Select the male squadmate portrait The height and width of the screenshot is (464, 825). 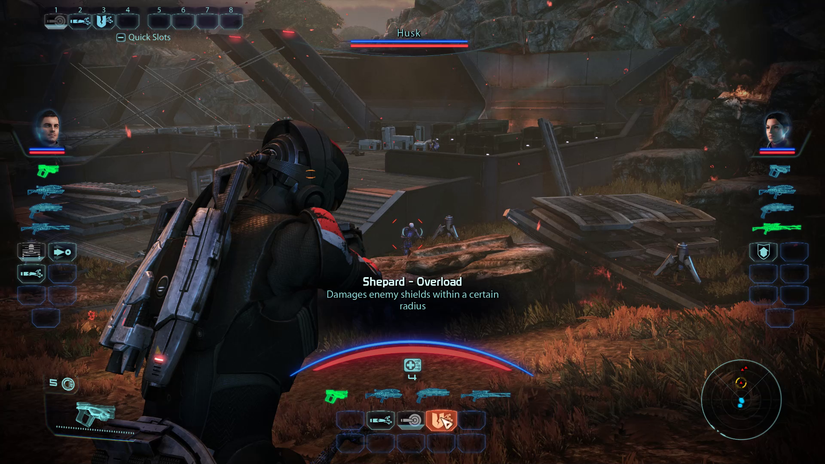(47, 126)
